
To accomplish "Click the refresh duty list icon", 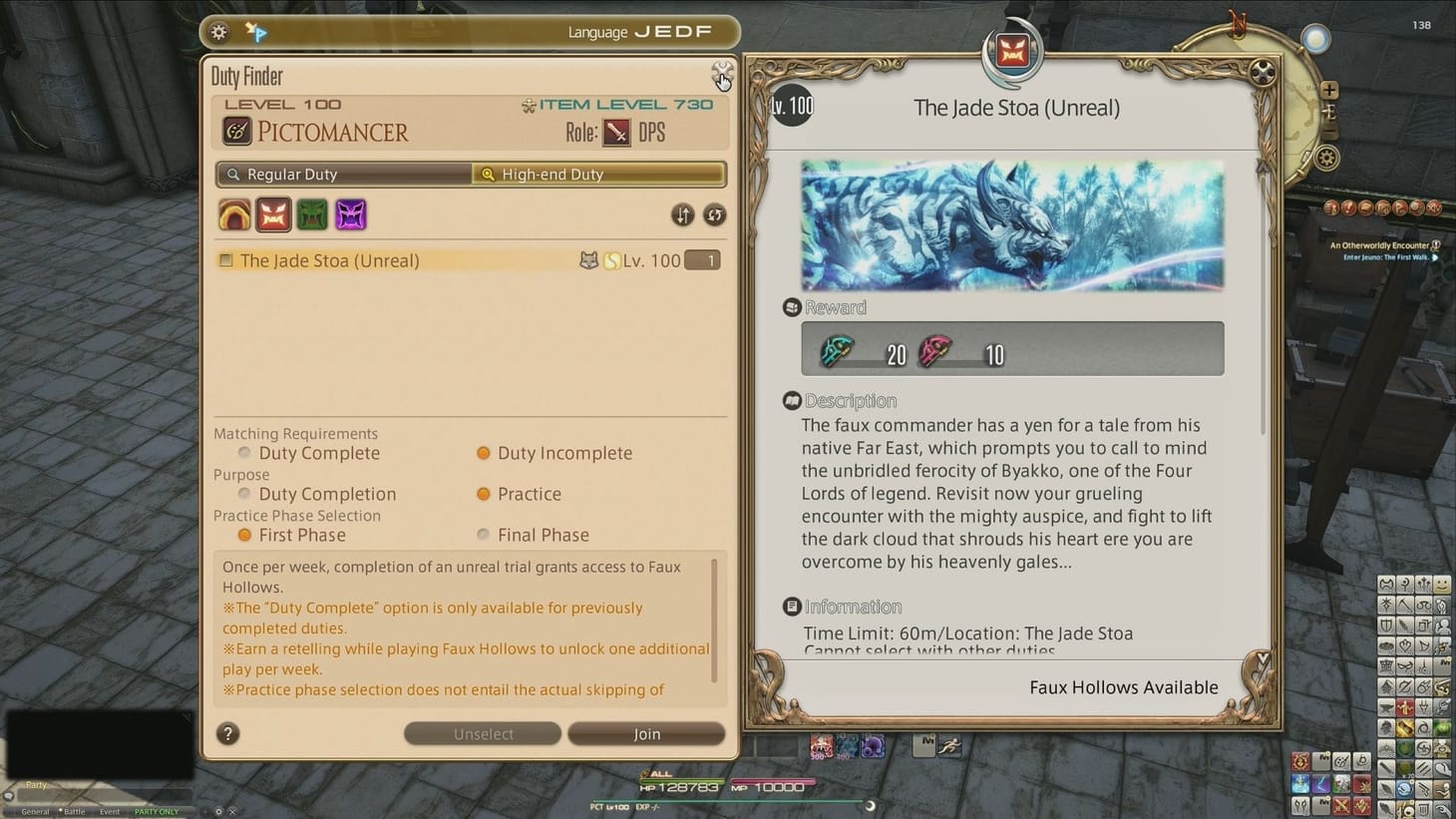I will click(x=715, y=214).
